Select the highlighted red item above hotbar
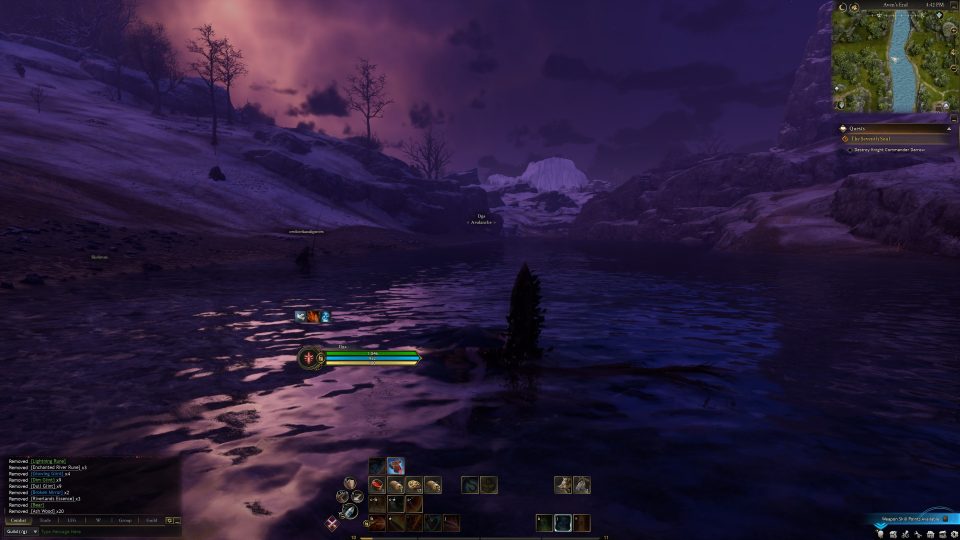Viewport: 960px width, 540px height. (x=396, y=465)
